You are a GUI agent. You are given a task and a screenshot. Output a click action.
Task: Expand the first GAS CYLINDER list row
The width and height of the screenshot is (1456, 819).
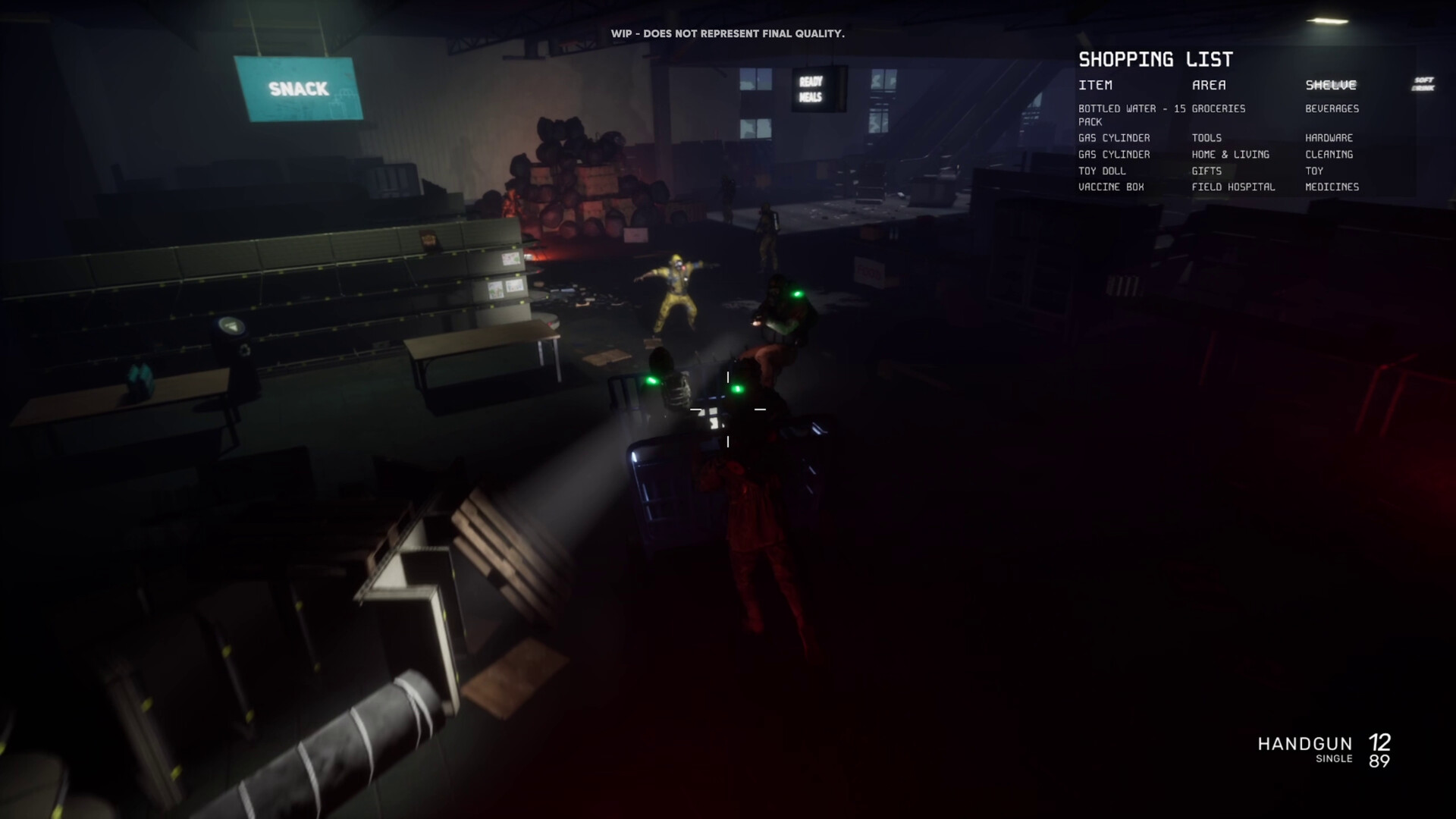[x=1113, y=138]
